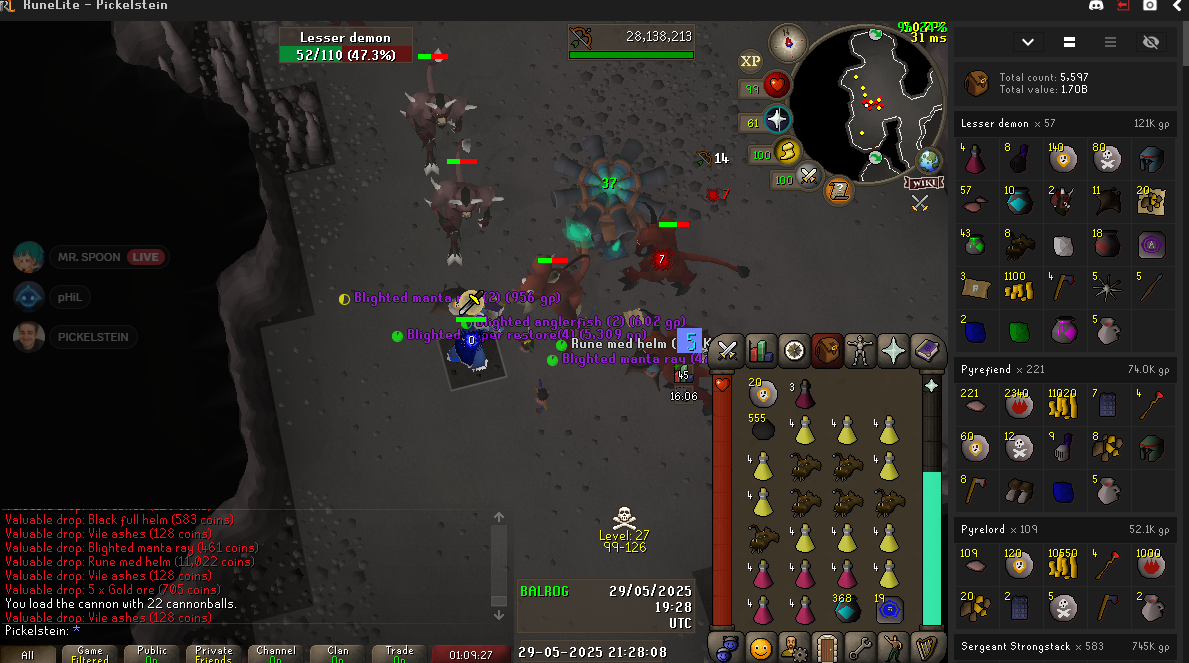Click the Wiki lookup banner
The height and width of the screenshot is (663, 1189).
pyautogui.click(x=924, y=183)
